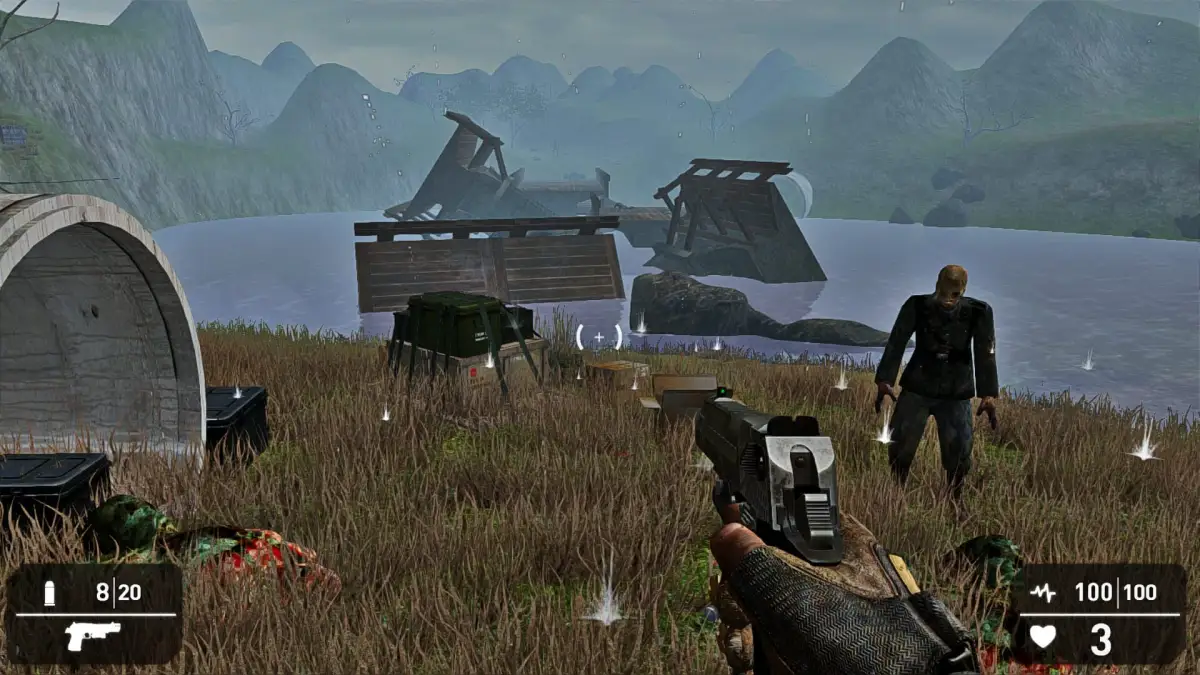Click the heart lives icon
The width and height of the screenshot is (1200, 675).
(1042, 637)
